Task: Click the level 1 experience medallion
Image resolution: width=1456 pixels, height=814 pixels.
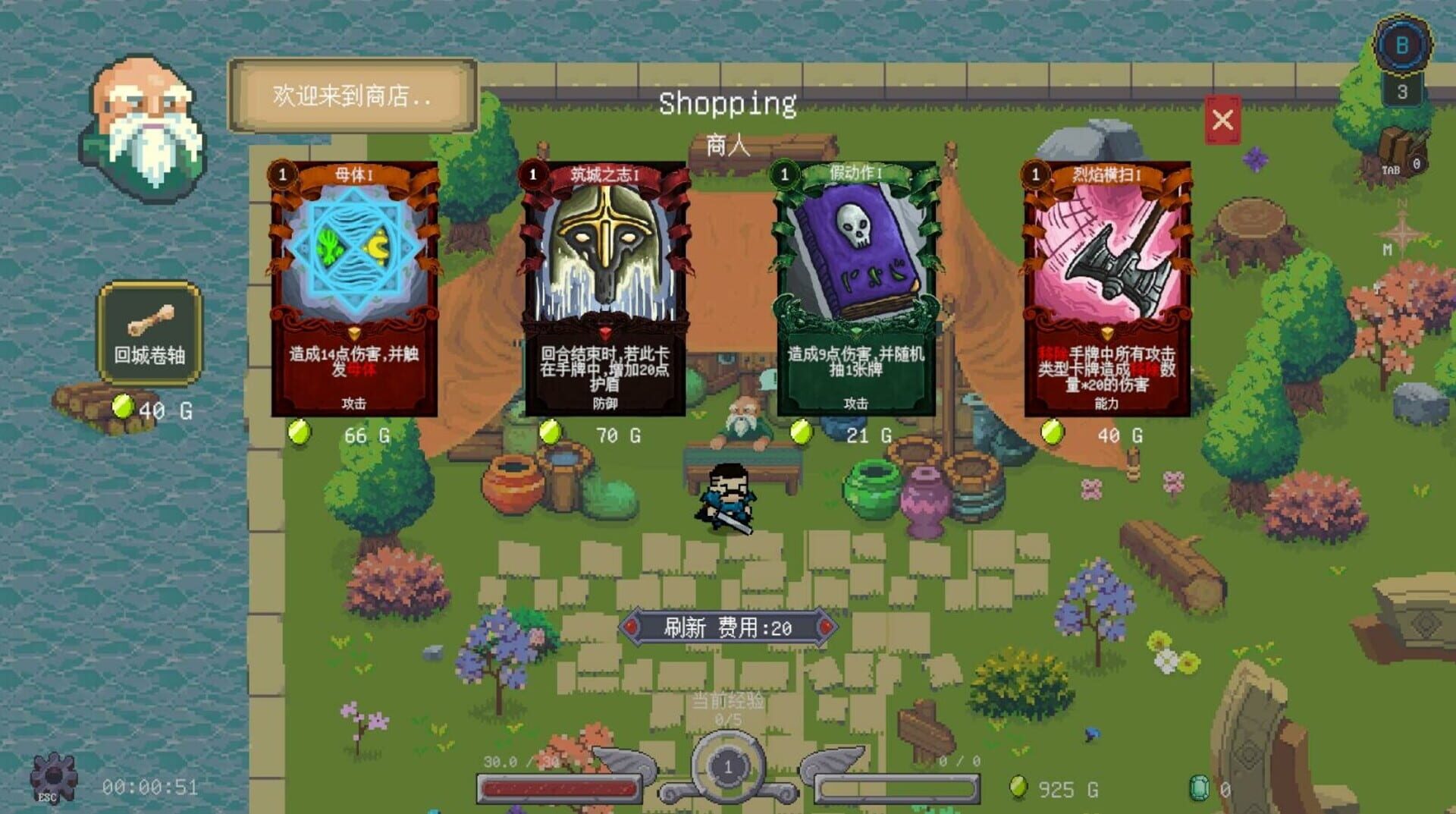Action: coord(726,765)
